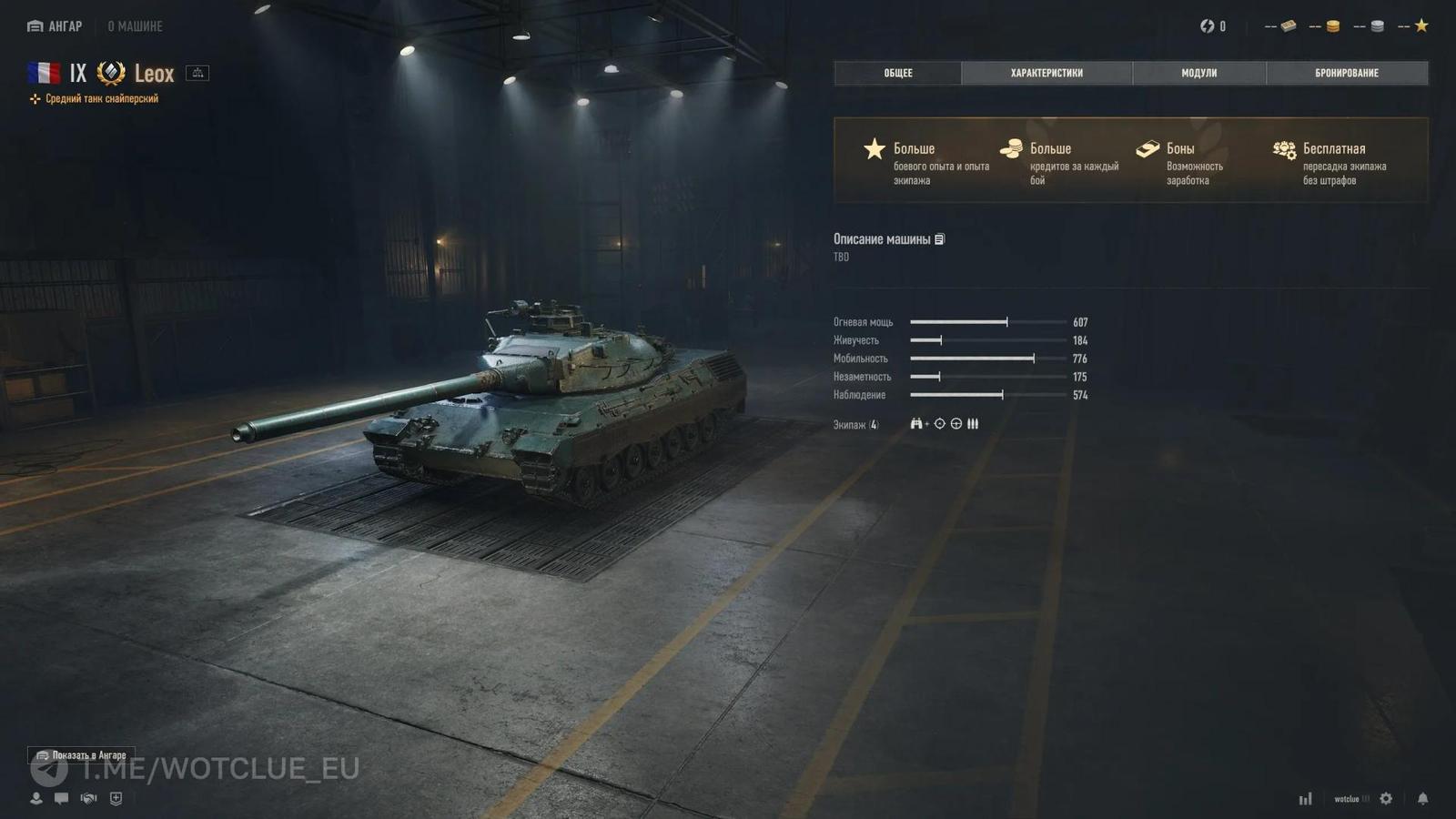The image size is (1456, 819).
Task: Click the French flag beside tank tier IX
Action: [x=45, y=73]
